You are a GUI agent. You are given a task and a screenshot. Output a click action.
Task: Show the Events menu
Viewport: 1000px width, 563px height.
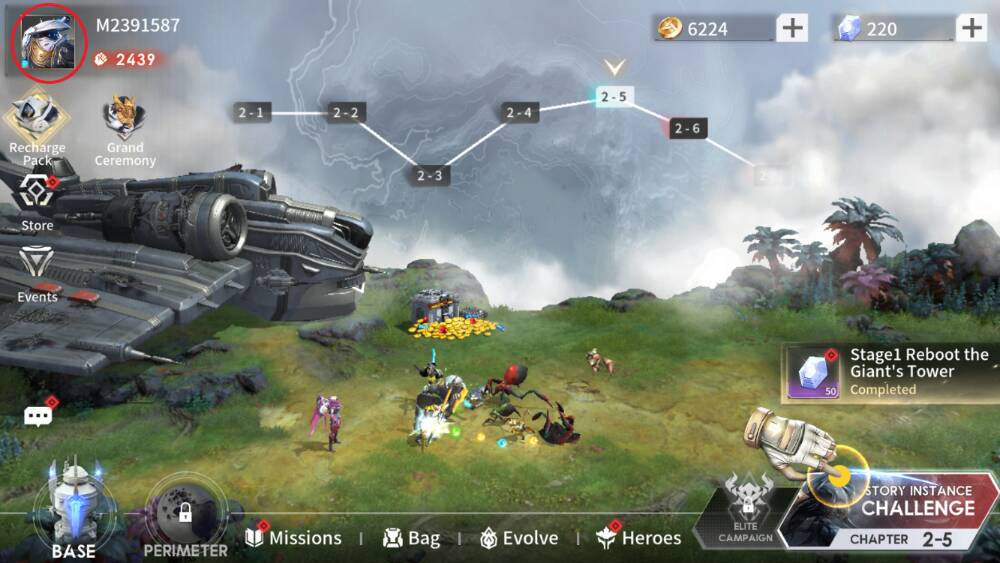tap(37, 272)
